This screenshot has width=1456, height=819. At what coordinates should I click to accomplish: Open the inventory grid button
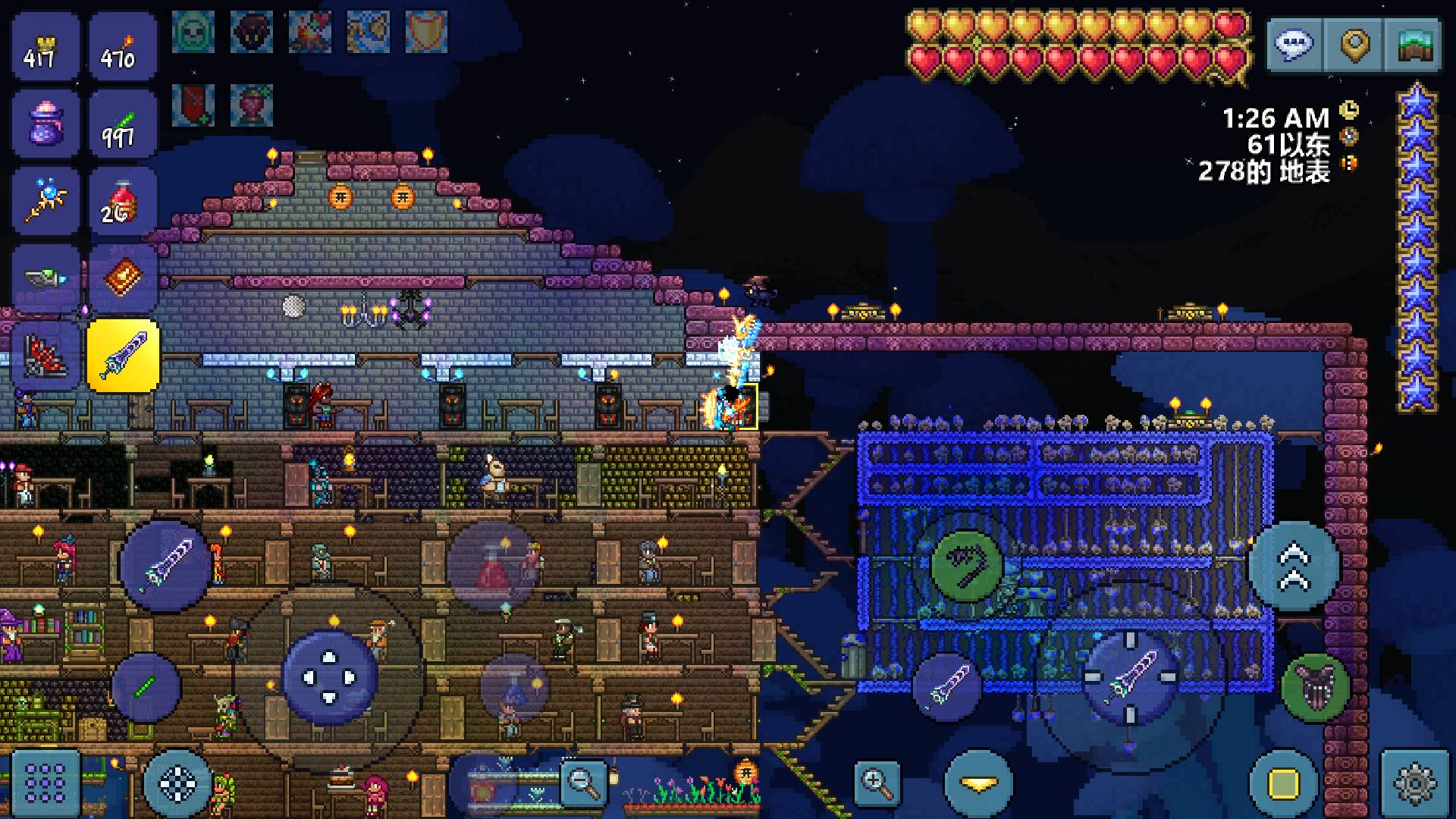tap(45, 783)
